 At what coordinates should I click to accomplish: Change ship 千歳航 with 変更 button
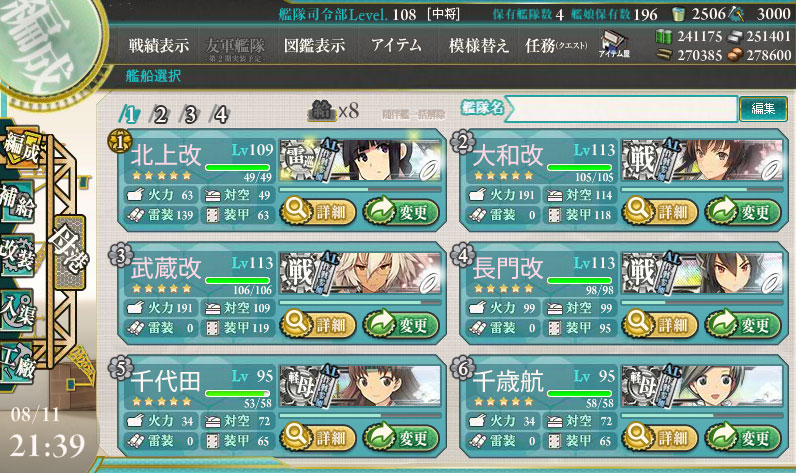point(742,436)
